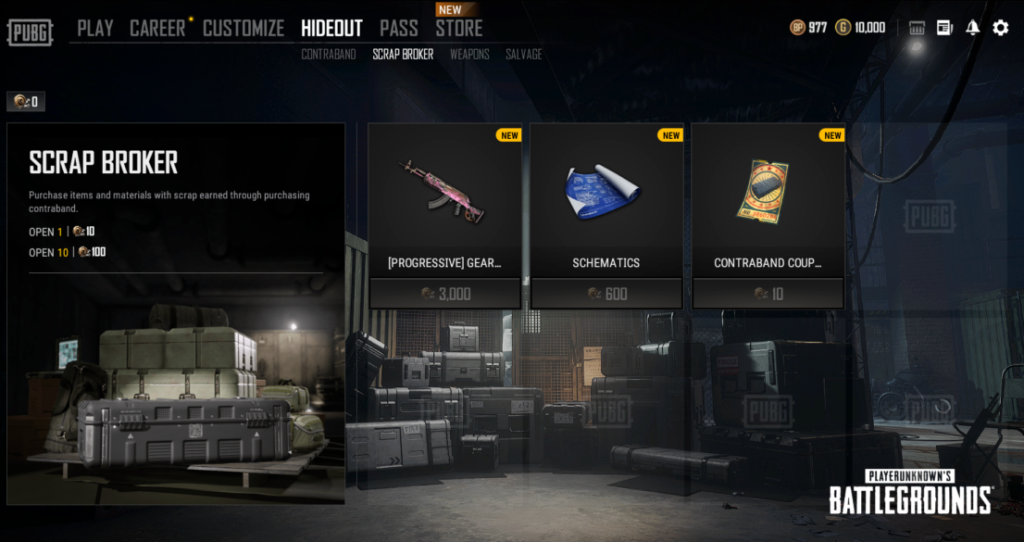Switch to the Contraband sub-tab
The width and height of the screenshot is (1024, 542).
(x=328, y=54)
